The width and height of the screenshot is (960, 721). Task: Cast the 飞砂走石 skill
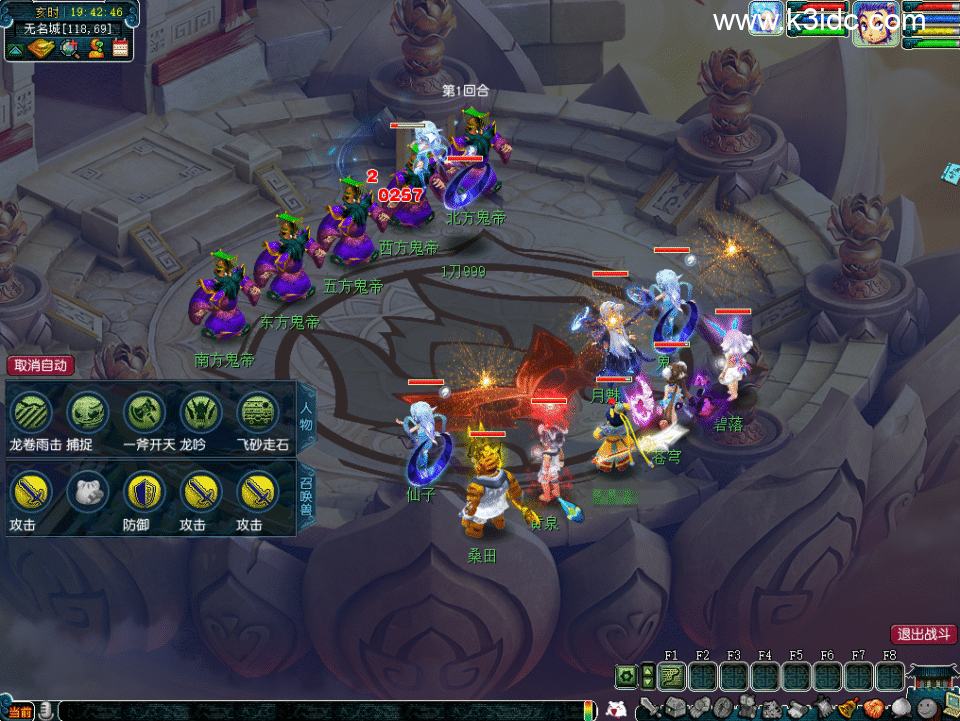pos(257,412)
